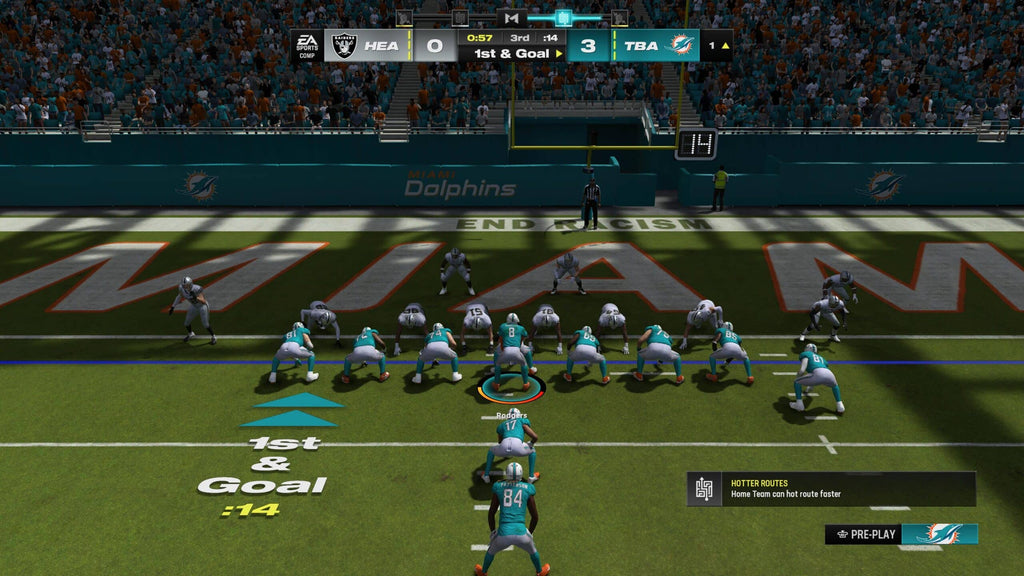Select the Hotter Routes momentum notification

point(830,489)
